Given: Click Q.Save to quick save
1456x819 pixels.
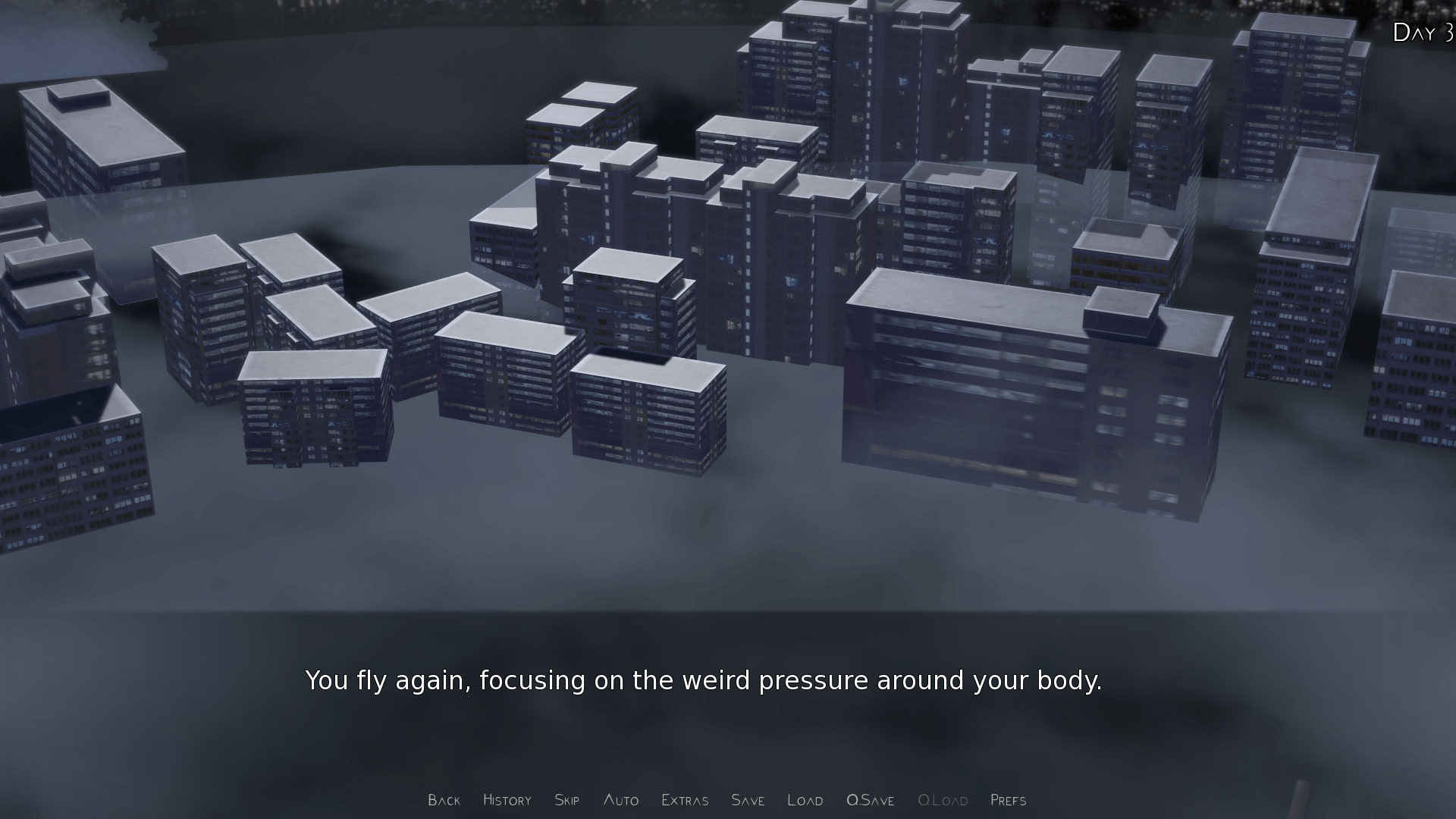Looking at the screenshot, I should point(870,800).
